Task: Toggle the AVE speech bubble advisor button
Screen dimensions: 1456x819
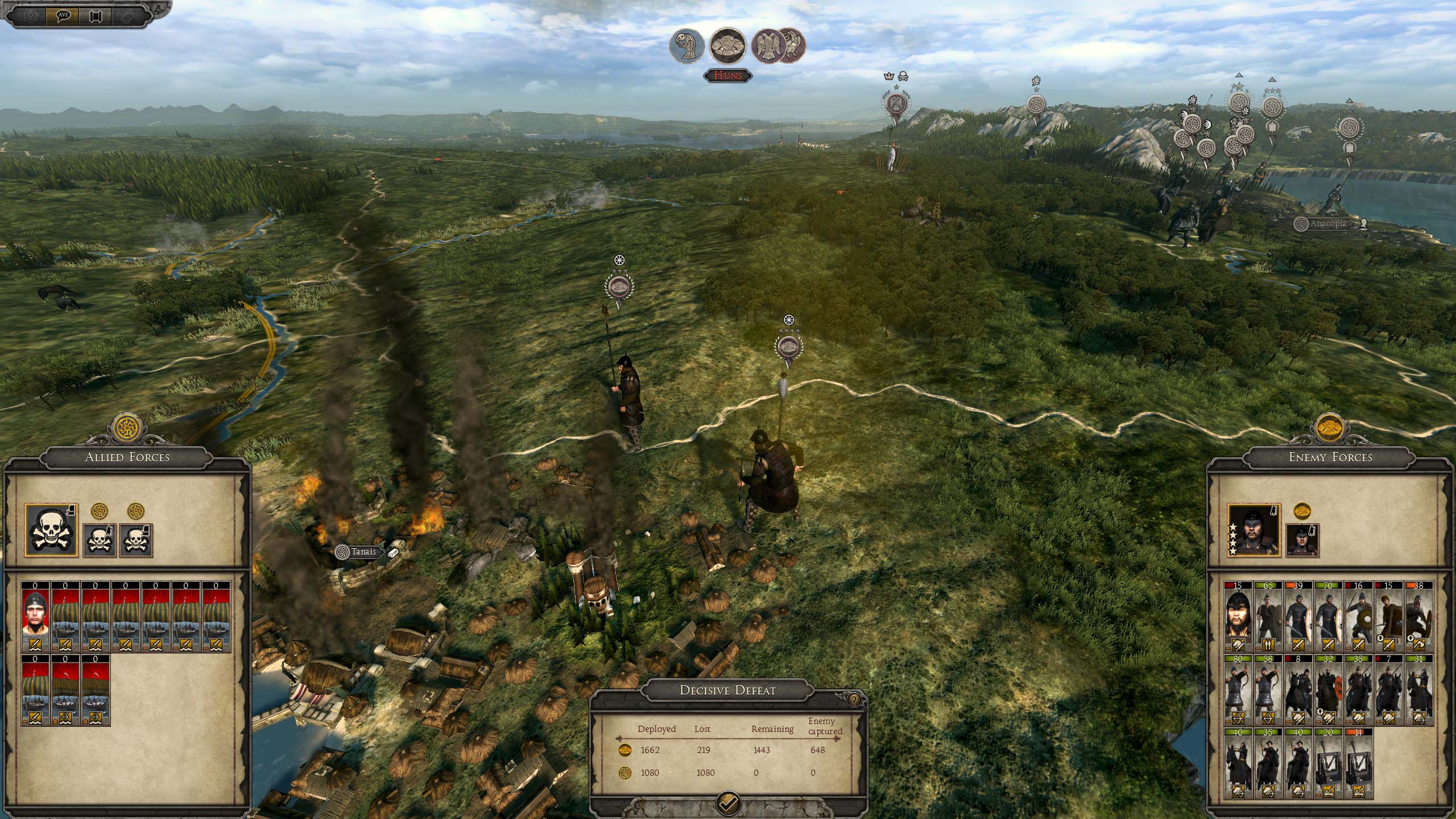Action: point(64,15)
